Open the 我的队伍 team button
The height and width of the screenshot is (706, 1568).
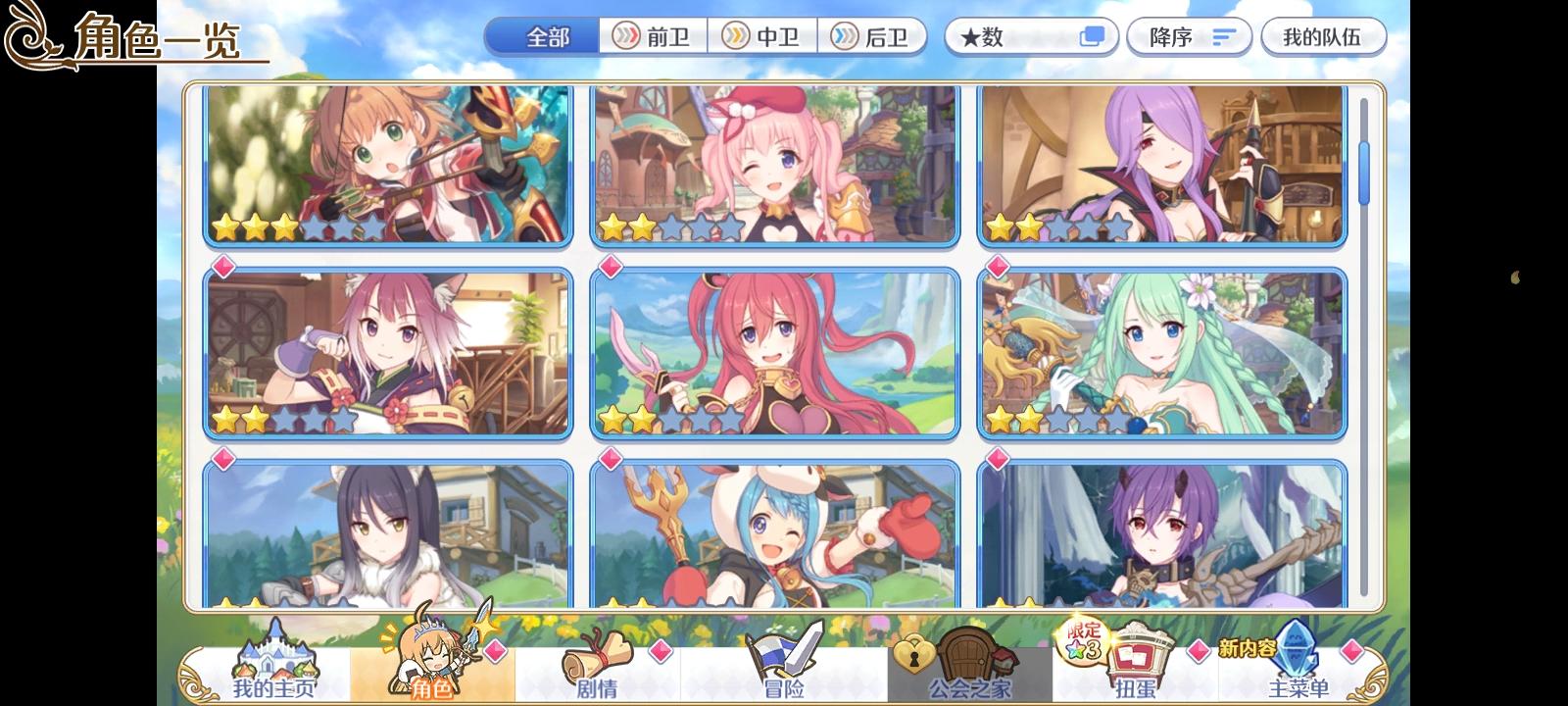coord(1323,36)
